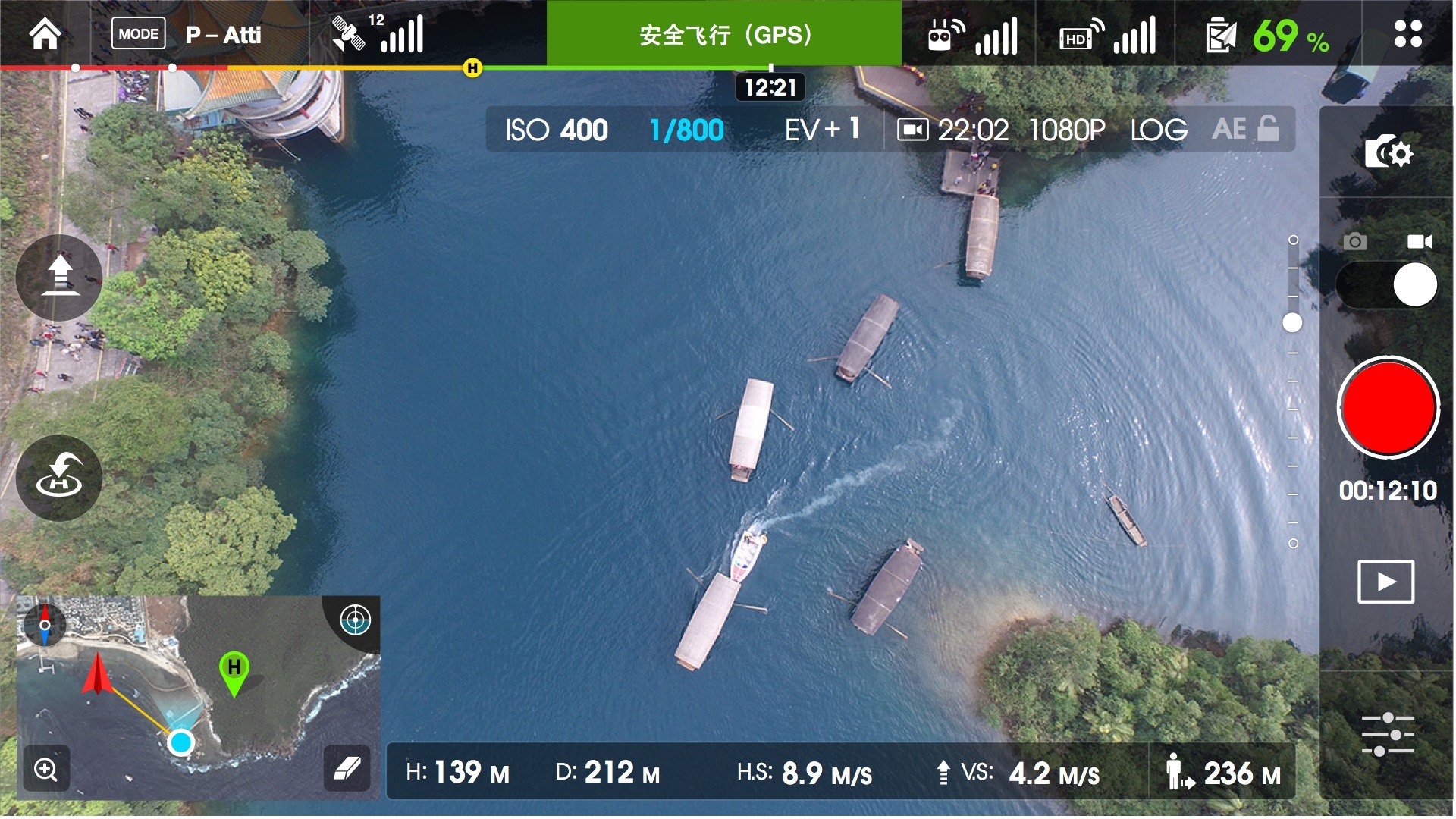Screen dimensions: 1456x819
Task: Open media playback gallery
Action: pos(1388,582)
